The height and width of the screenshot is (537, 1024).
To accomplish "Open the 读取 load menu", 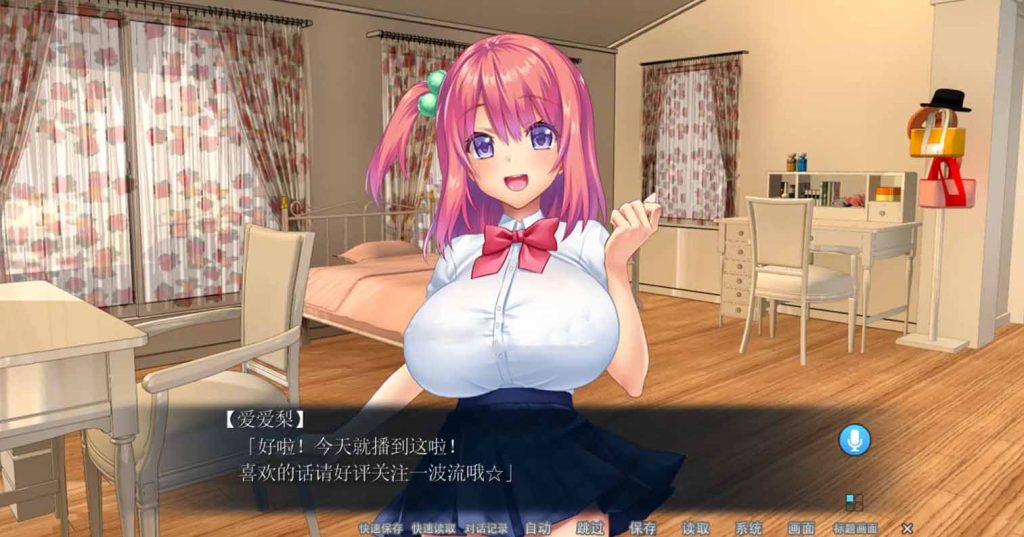I will point(696,528).
